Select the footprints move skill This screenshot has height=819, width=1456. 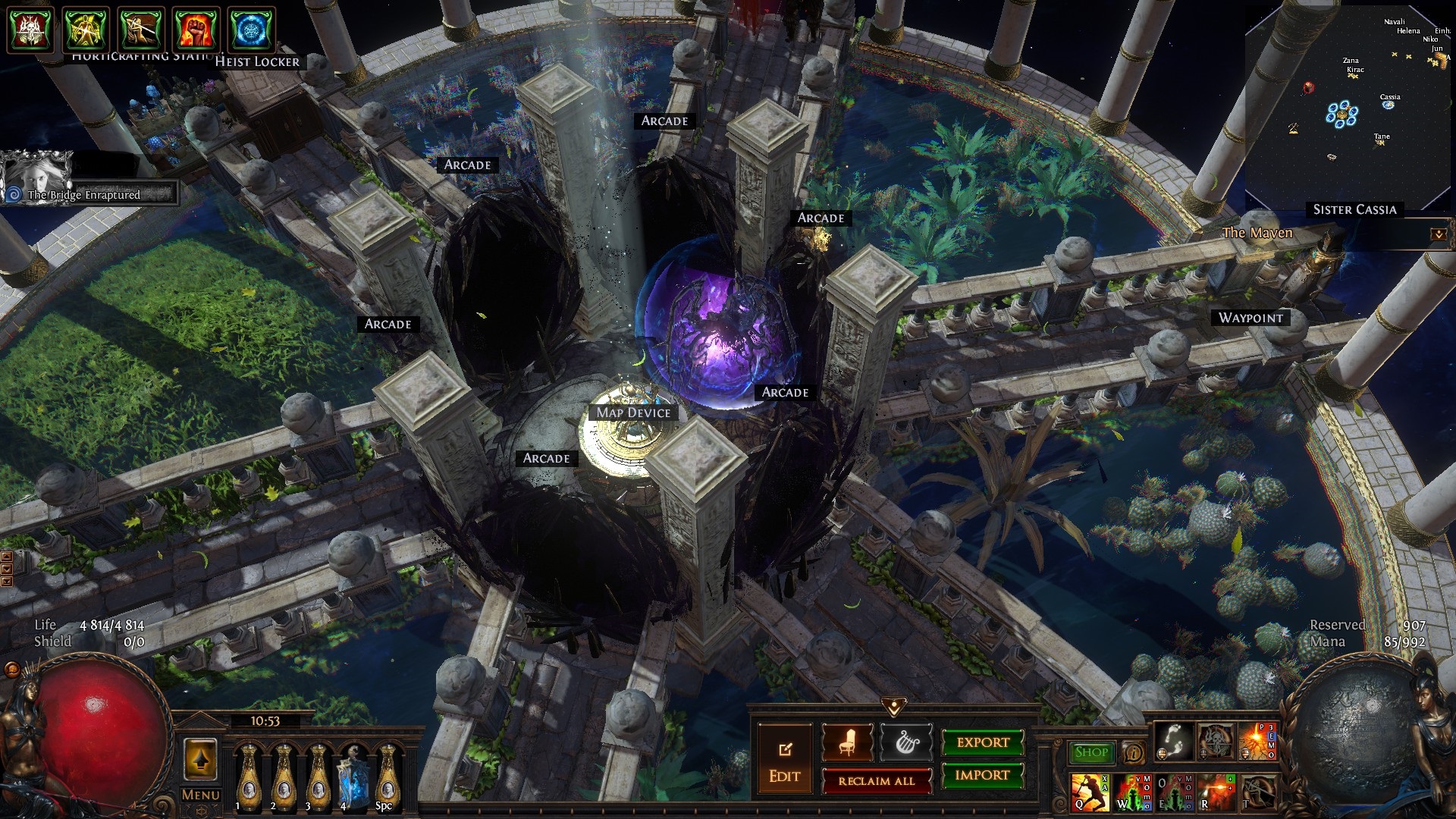(x=1173, y=742)
